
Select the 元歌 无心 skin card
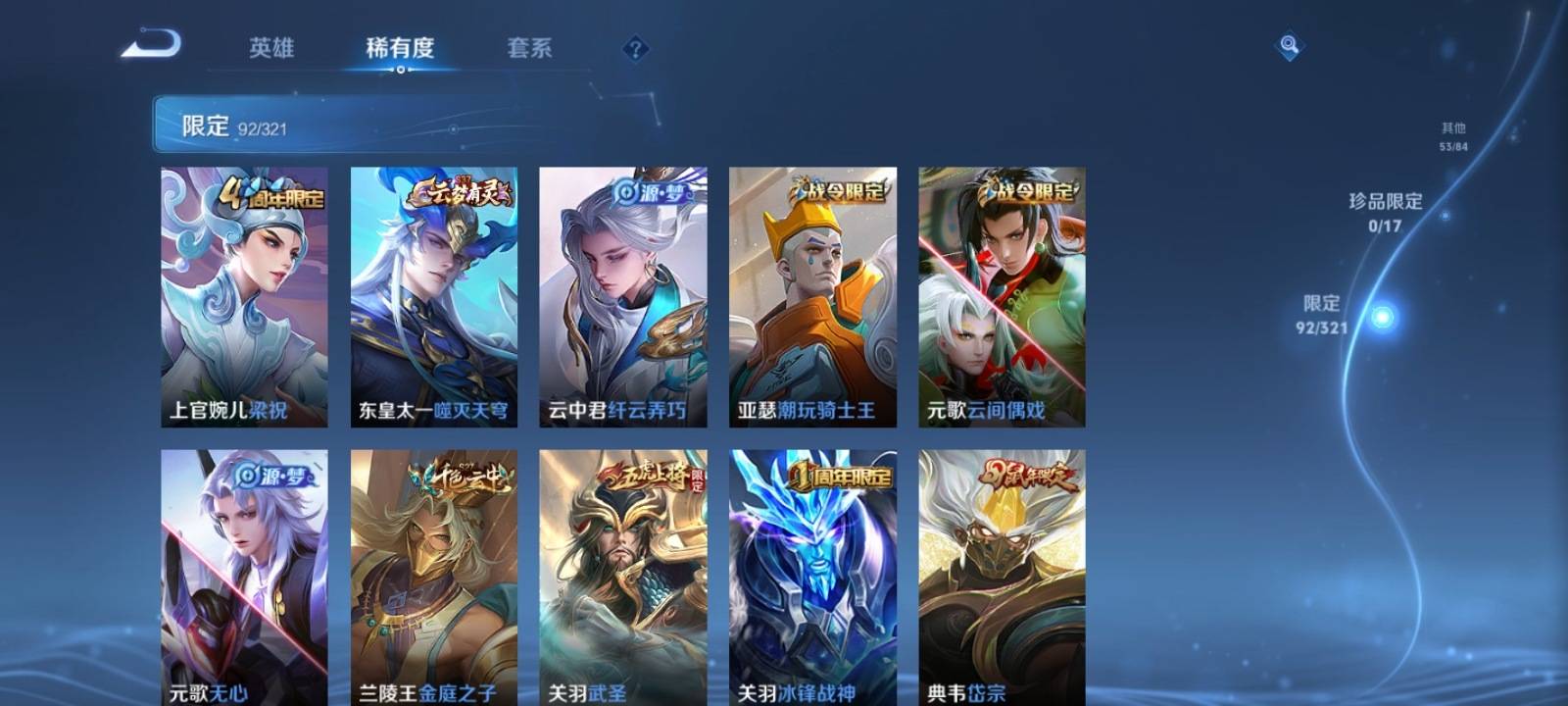pyautogui.click(x=244, y=578)
